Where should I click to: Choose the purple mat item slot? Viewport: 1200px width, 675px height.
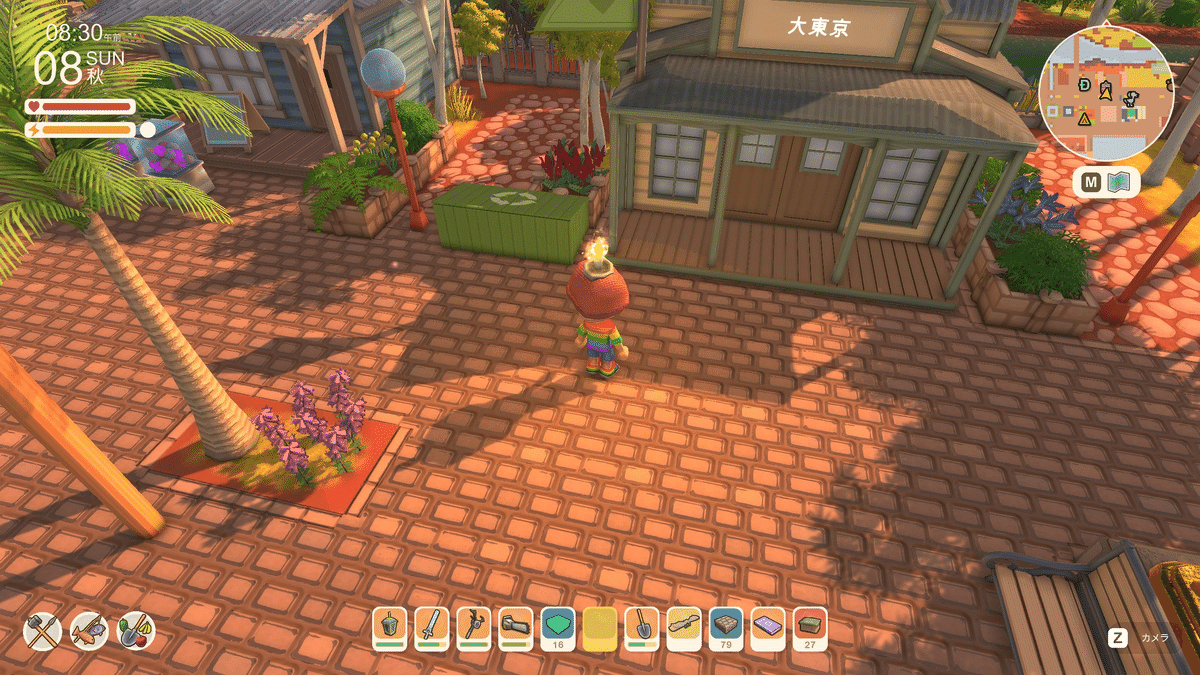pyautogui.click(x=768, y=626)
